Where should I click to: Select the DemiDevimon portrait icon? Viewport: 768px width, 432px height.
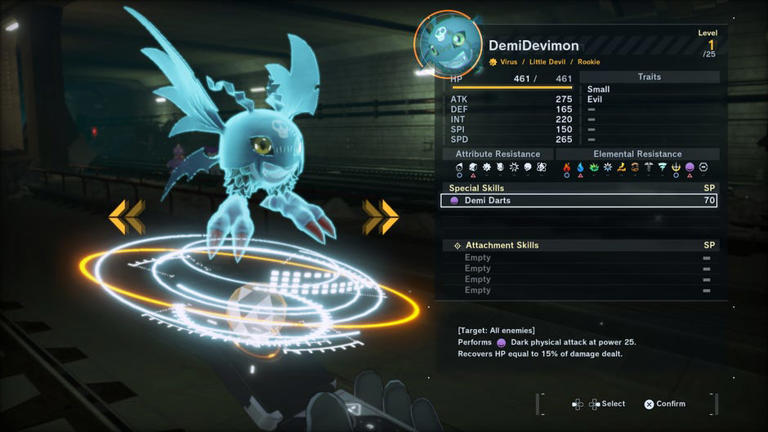point(446,43)
